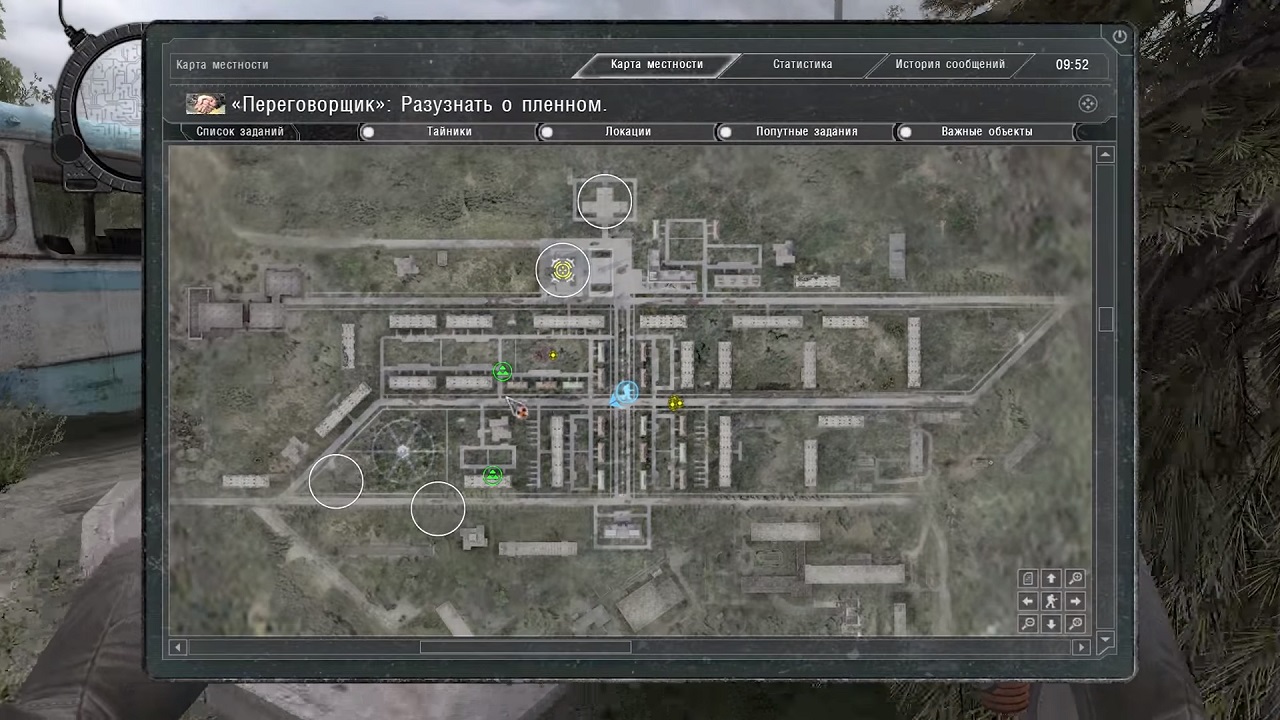Pan the map left with the arrow button
Image resolution: width=1280 pixels, height=720 pixels.
(x=1028, y=601)
